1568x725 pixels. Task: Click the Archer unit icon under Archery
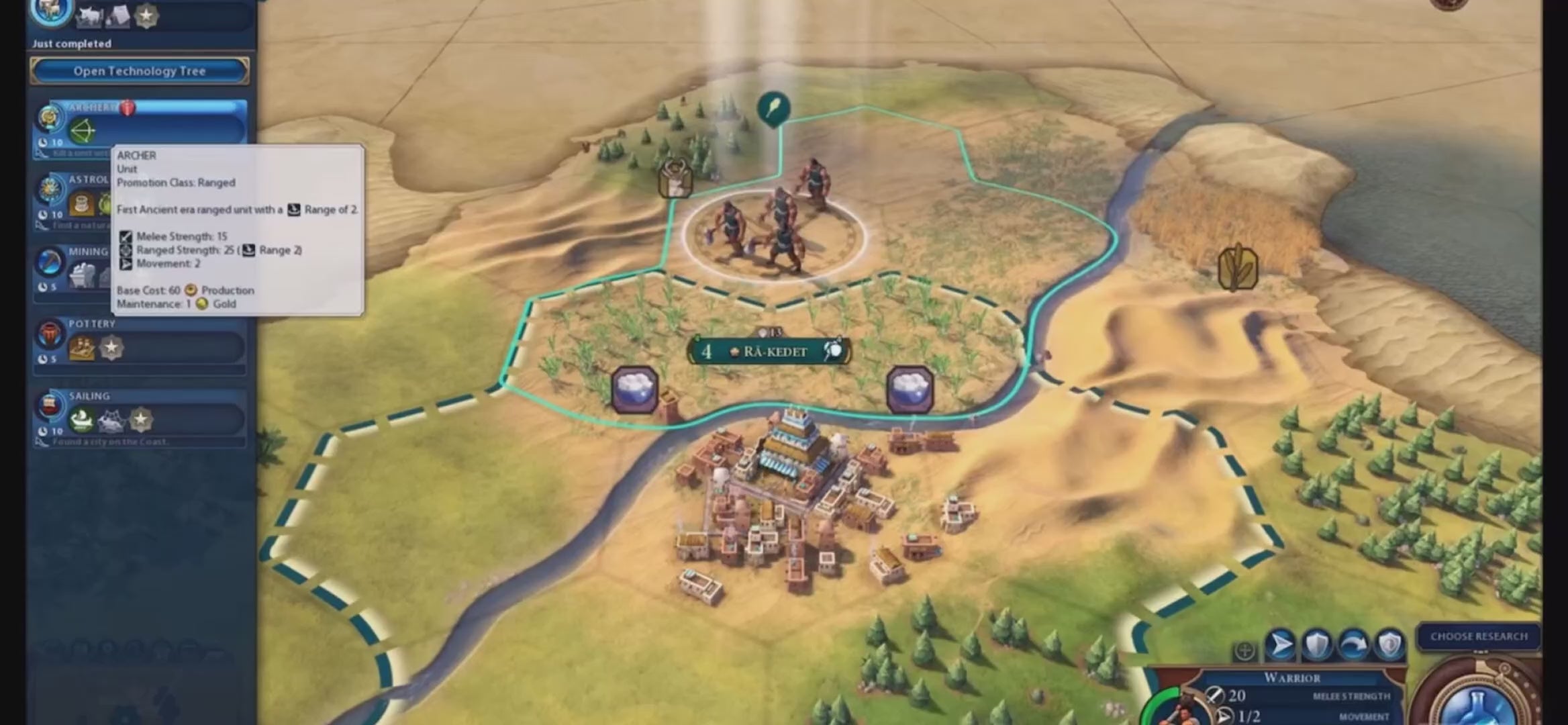coord(83,131)
